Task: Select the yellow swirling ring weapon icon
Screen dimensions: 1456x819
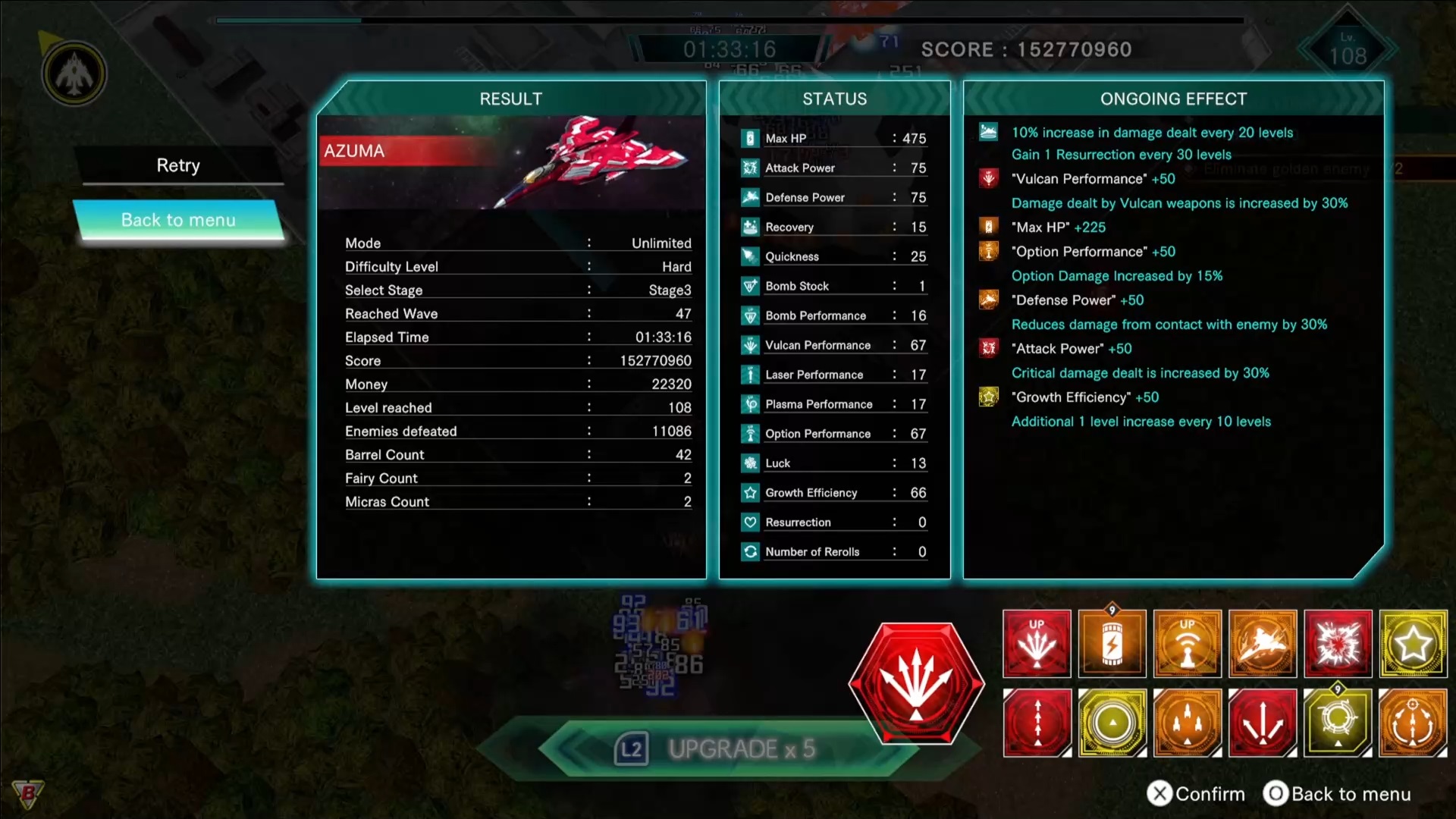Action: [x=1338, y=723]
